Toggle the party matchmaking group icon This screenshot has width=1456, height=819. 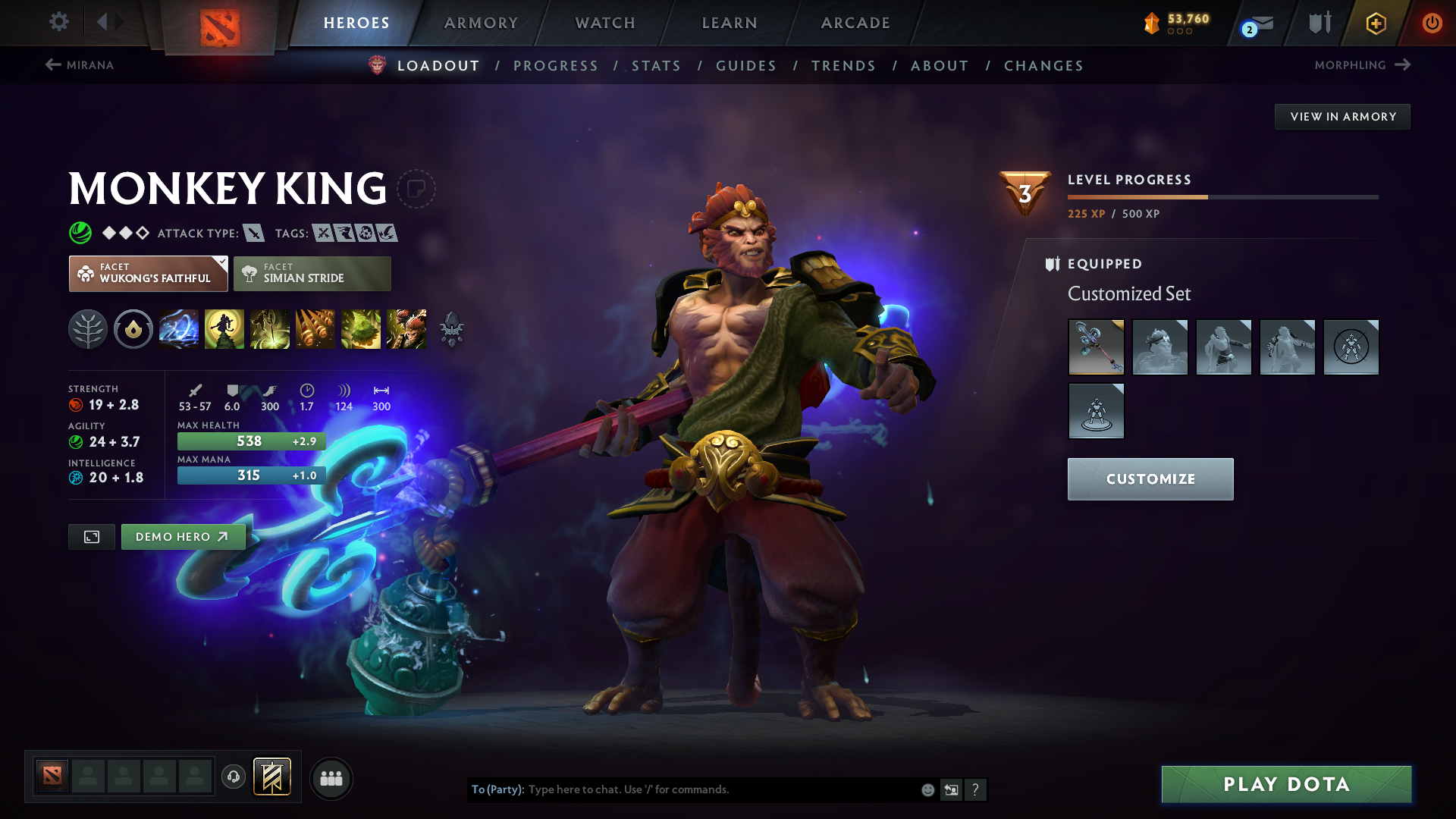331,778
